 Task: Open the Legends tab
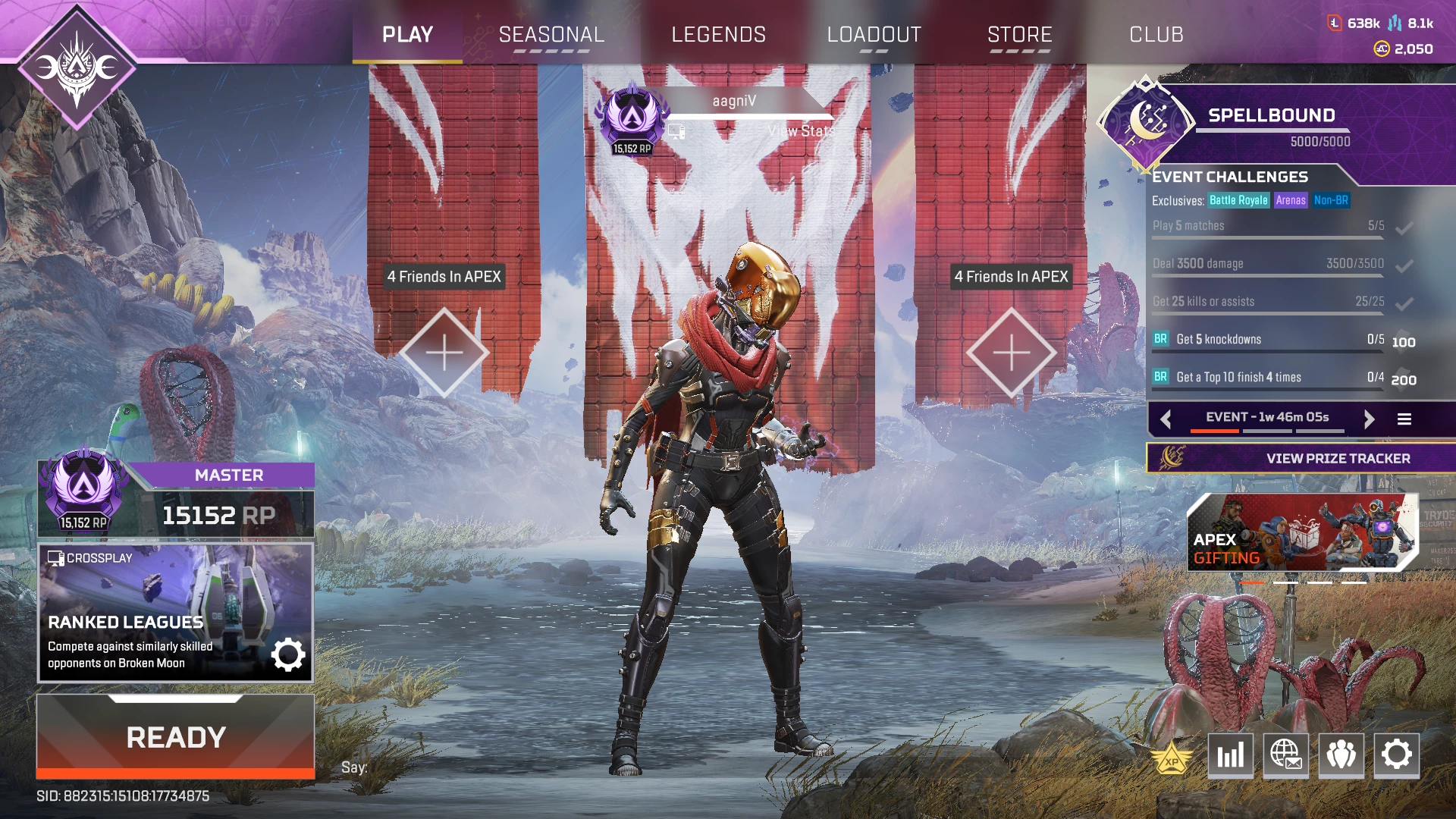718,35
